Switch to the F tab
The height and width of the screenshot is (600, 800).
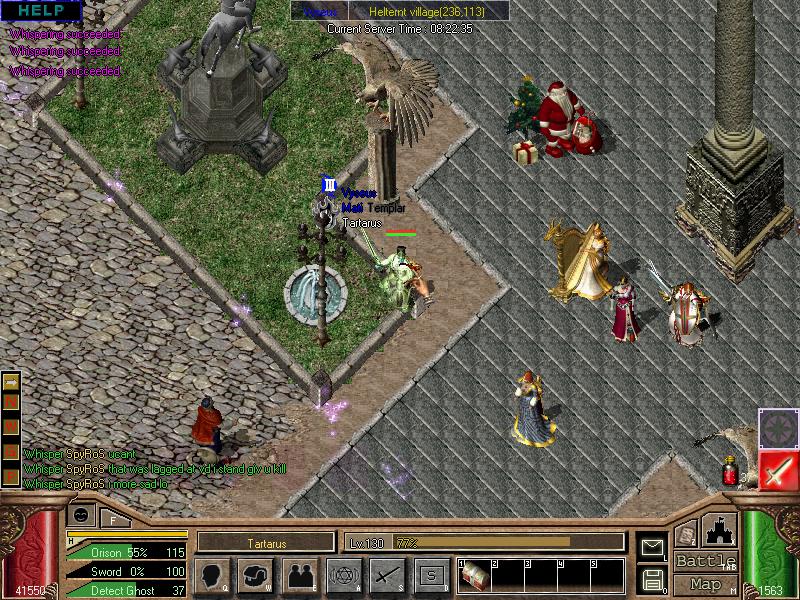pos(113,517)
